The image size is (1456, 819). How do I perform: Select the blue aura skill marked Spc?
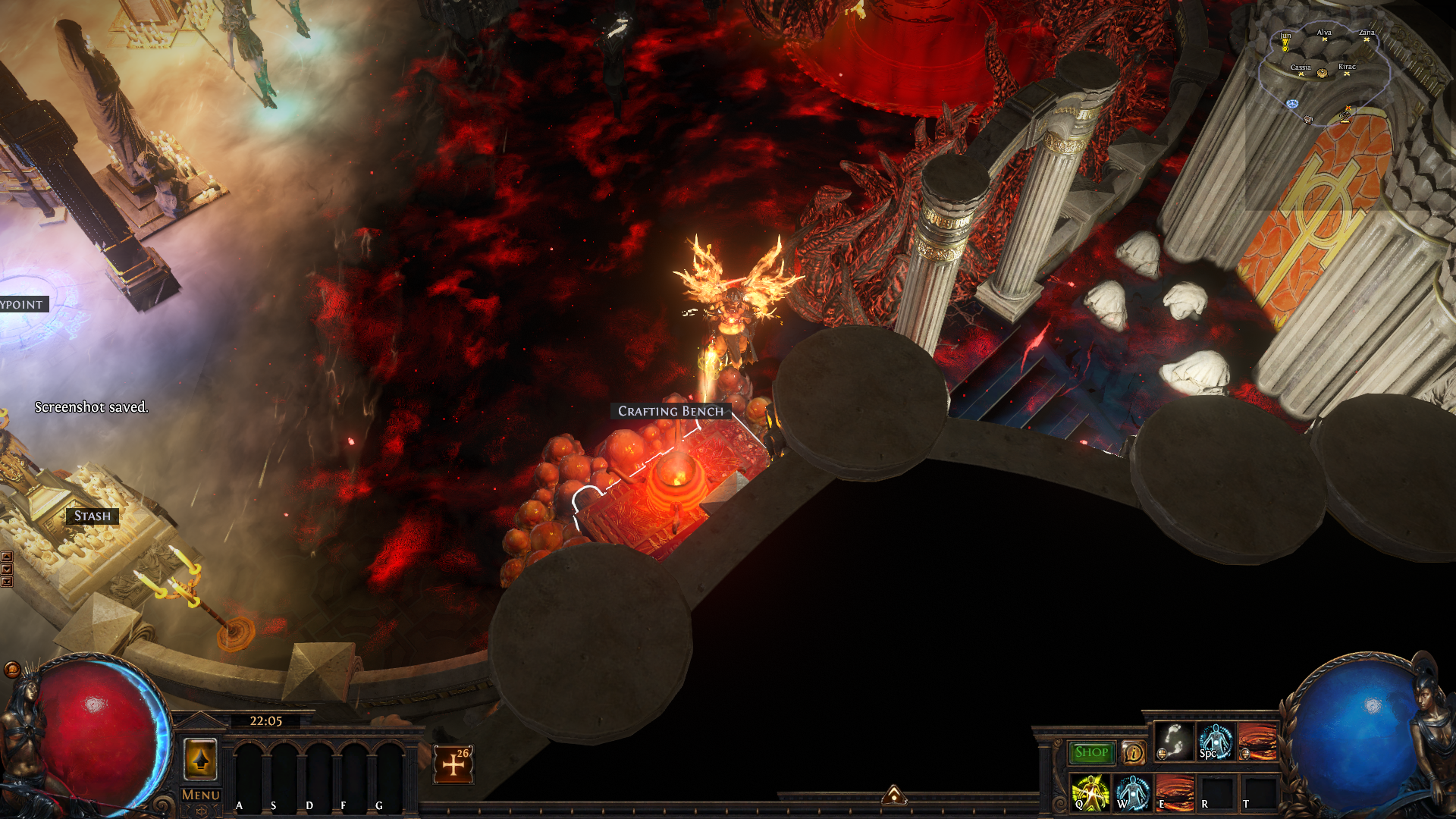point(1216,741)
